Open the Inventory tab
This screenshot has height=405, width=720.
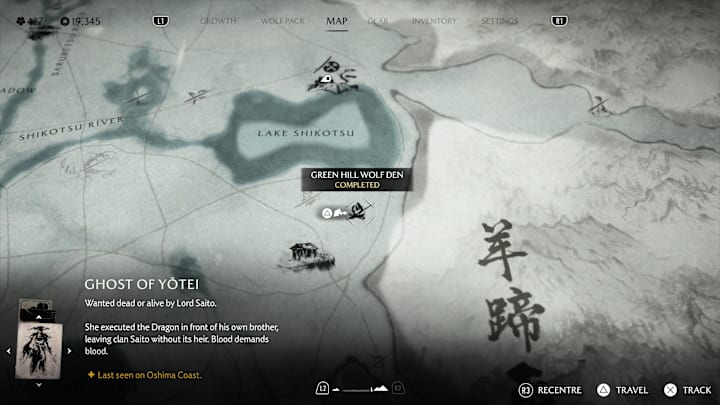(x=434, y=21)
